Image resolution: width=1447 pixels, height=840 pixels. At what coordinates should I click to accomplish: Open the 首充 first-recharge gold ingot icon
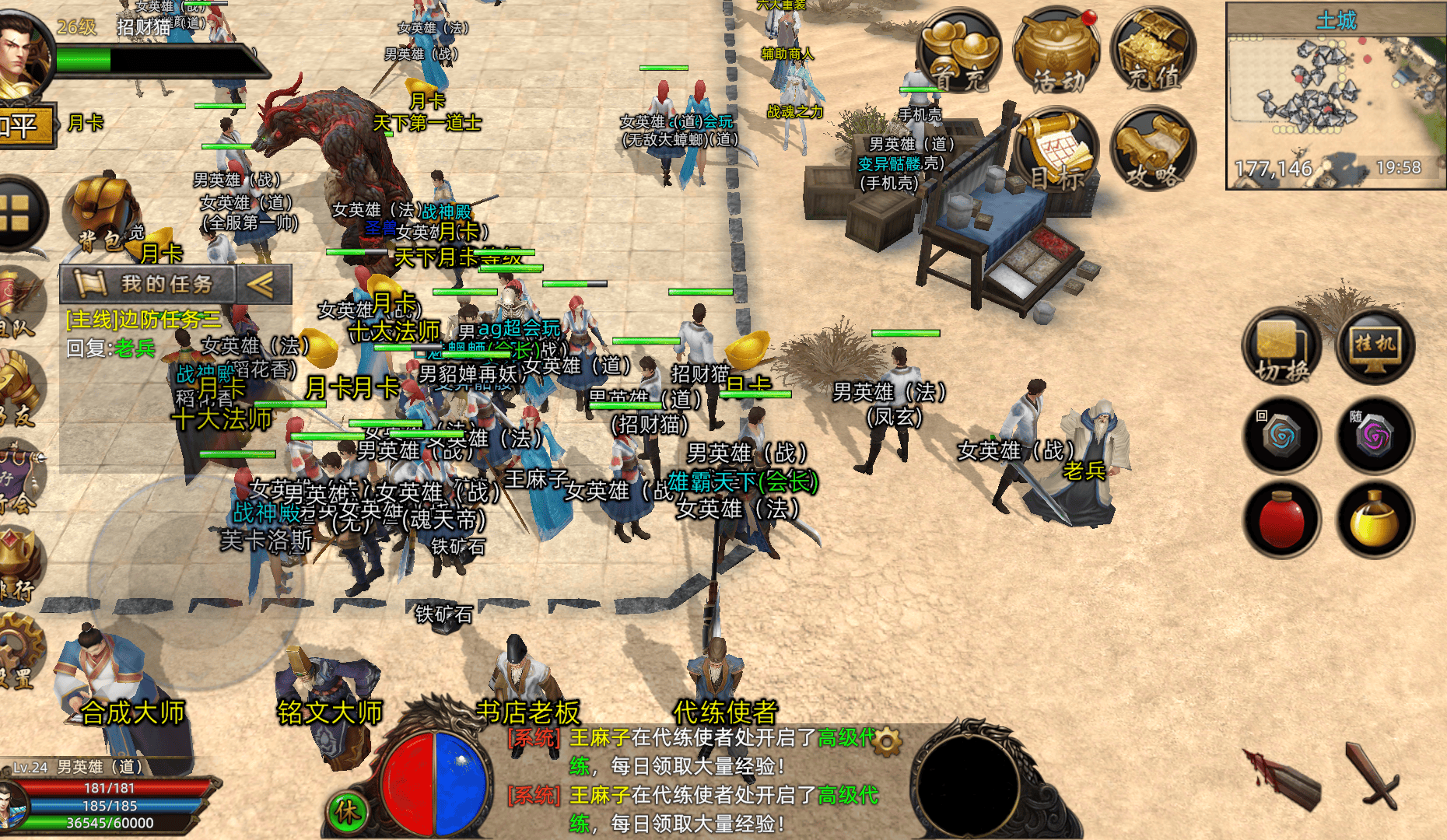pos(959,53)
